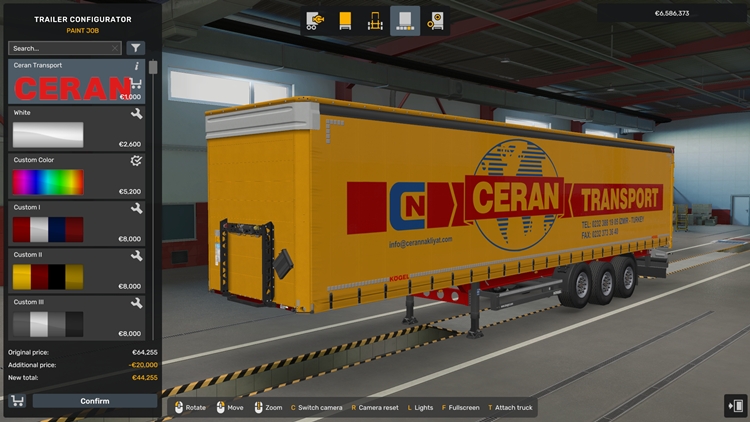Screen dimensions: 750x422
Task: Click the paint job list scrollbar handle
Action: coord(153,68)
